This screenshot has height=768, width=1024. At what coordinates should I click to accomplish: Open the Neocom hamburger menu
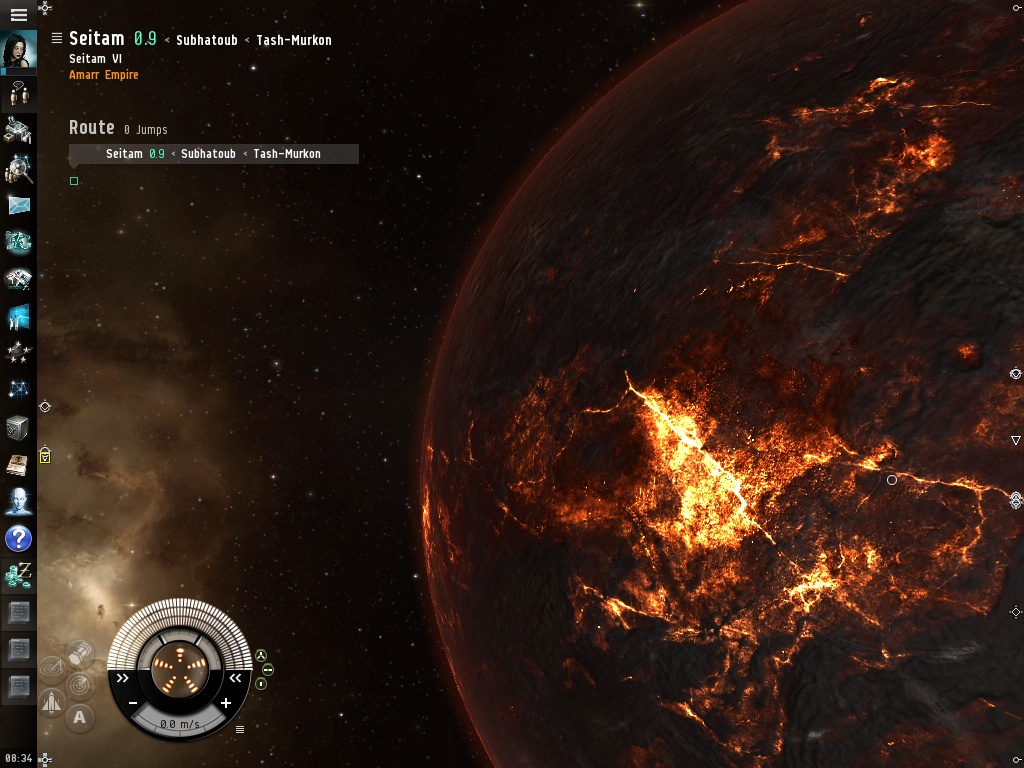click(18, 15)
